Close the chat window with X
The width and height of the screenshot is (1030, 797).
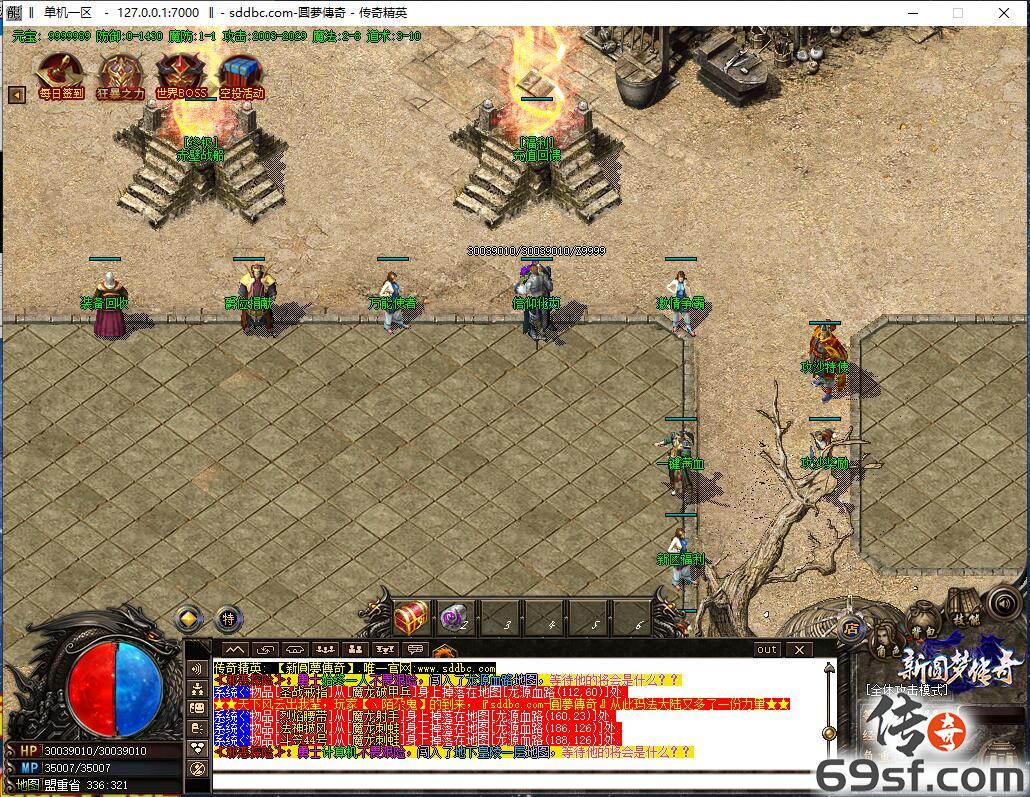[800, 650]
